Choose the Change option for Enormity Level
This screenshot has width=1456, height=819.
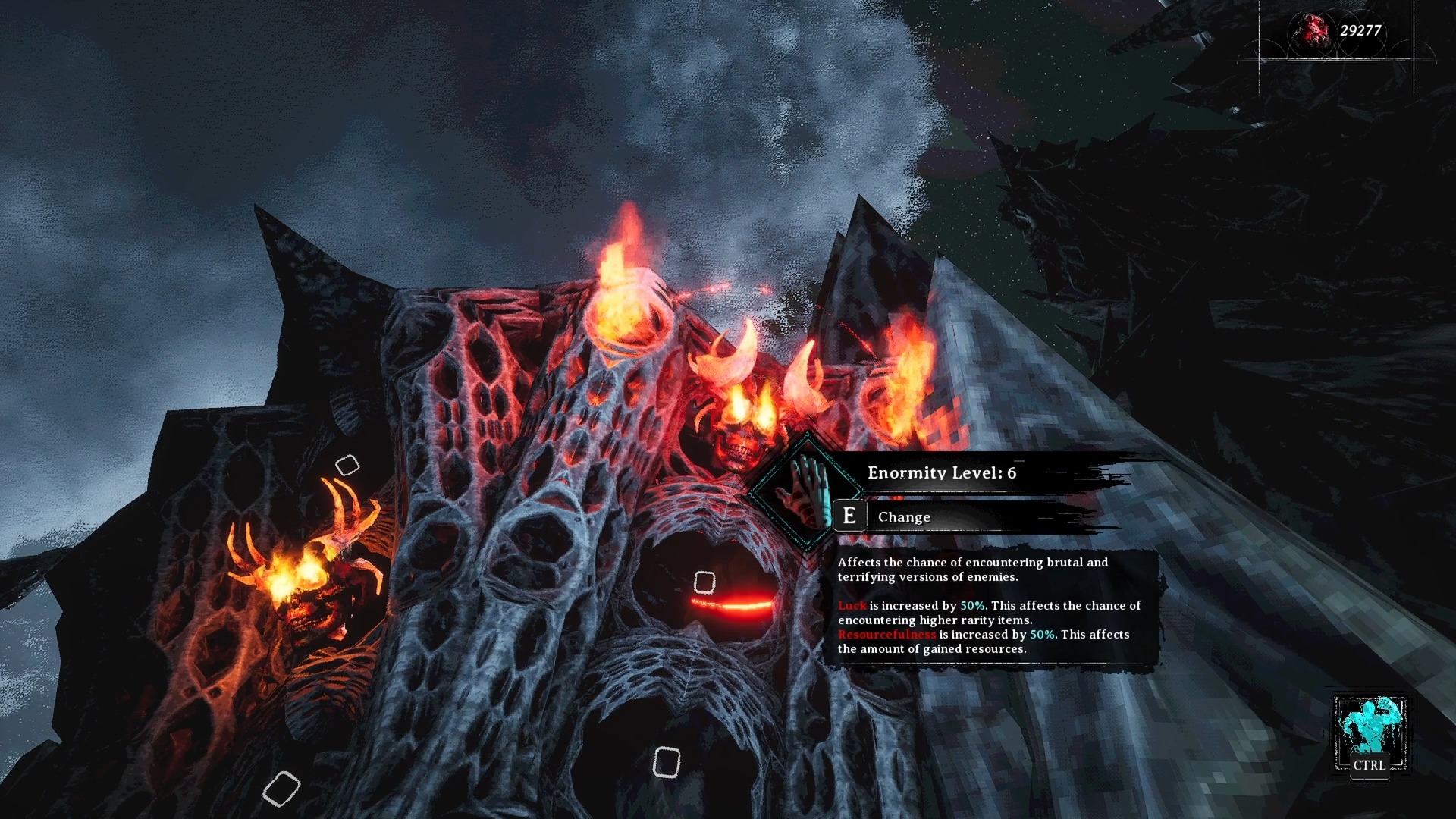pos(903,517)
